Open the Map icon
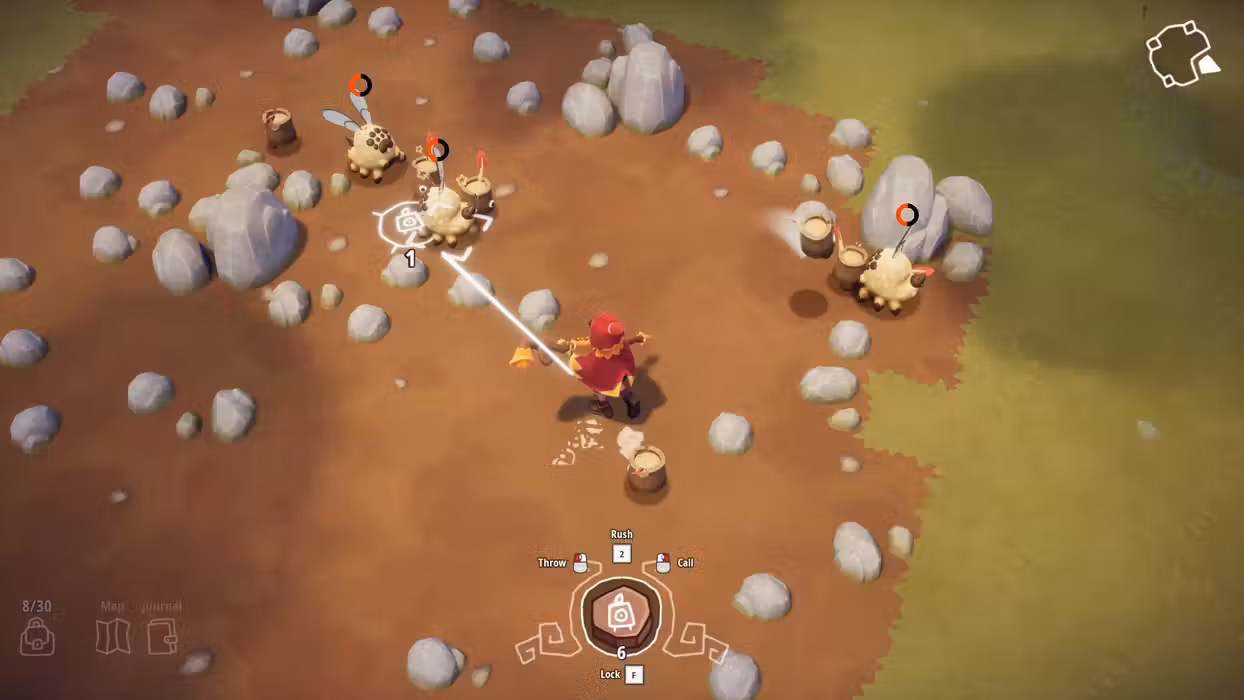This screenshot has height=700, width=1244. tap(113, 636)
